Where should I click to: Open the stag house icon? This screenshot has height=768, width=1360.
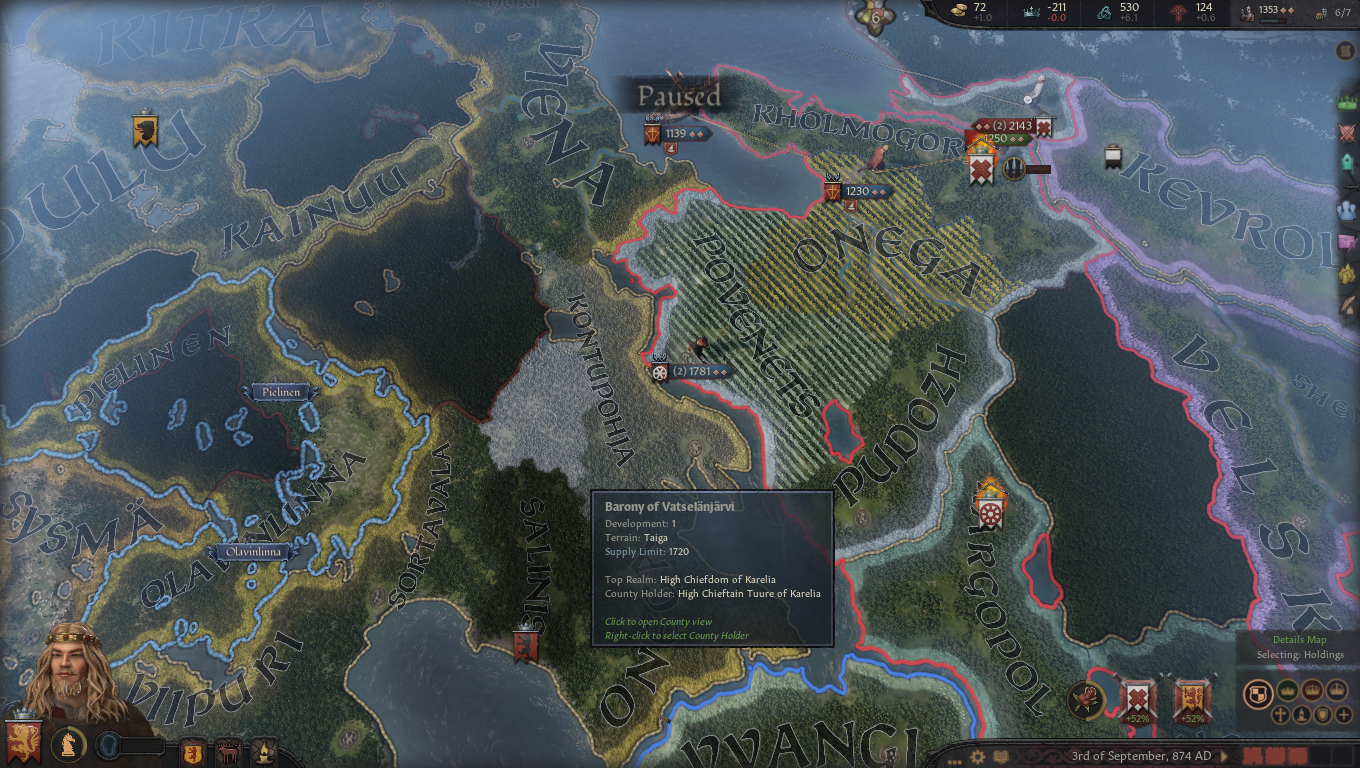tap(228, 751)
